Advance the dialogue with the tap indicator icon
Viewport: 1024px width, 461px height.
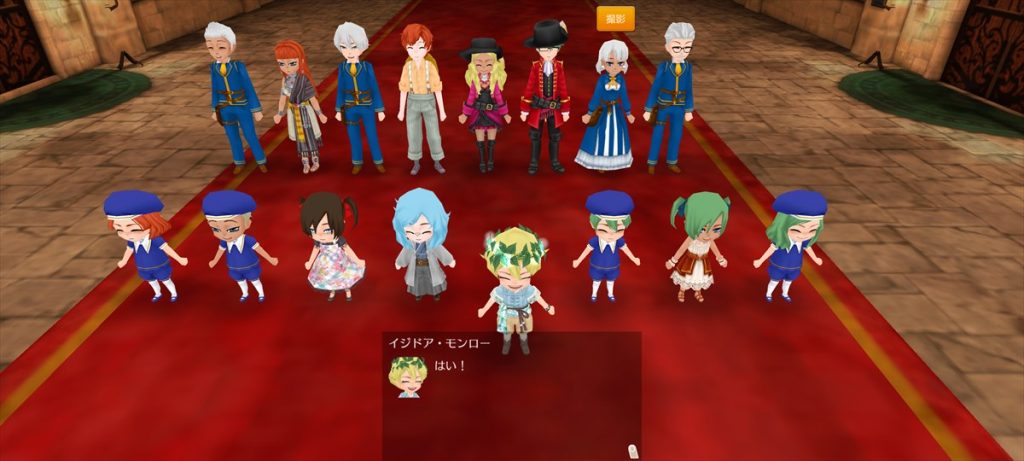coord(631,450)
